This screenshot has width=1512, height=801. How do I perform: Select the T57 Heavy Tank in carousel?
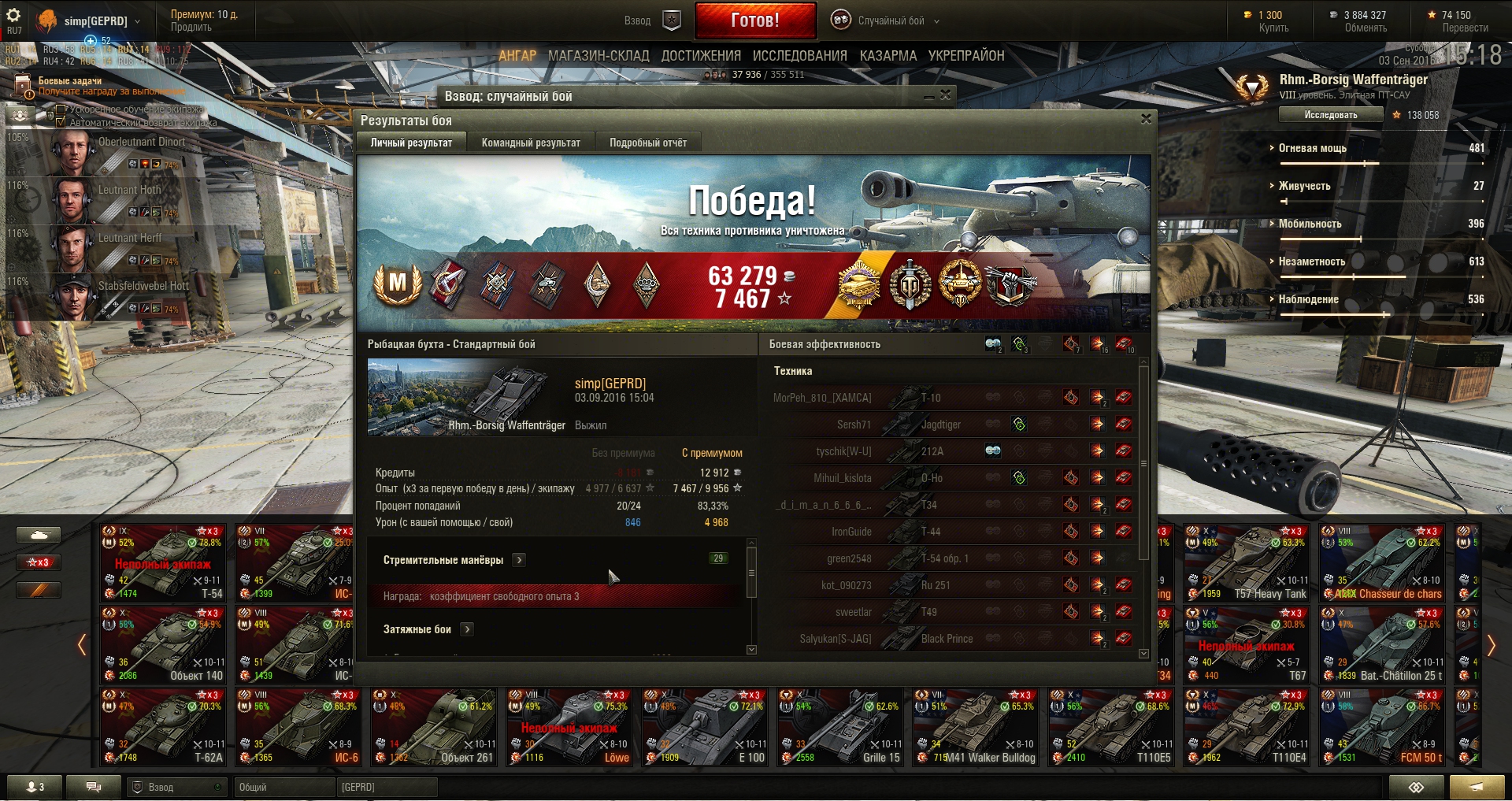pos(1246,564)
